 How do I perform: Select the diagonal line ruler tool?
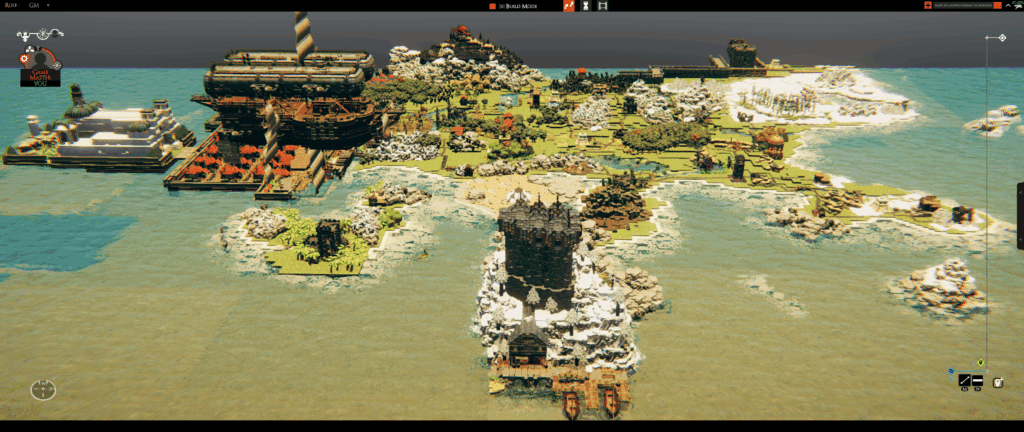pyautogui.click(x=965, y=380)
